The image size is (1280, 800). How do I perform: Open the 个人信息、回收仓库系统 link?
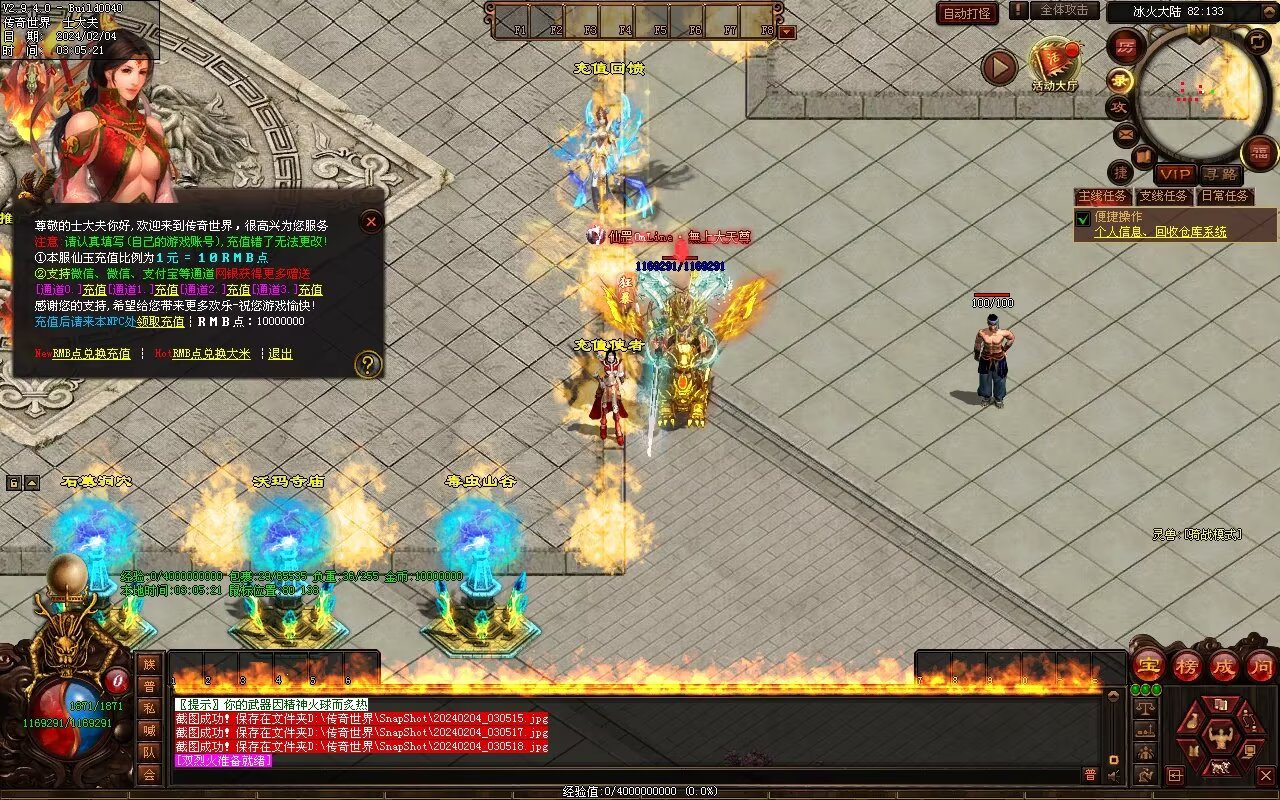[1160, 232]
